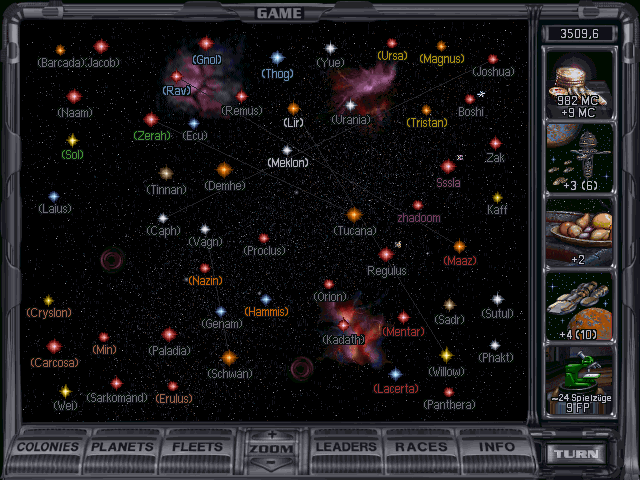
Task: Select the Sol star system
Action: (x=72, y=141)
